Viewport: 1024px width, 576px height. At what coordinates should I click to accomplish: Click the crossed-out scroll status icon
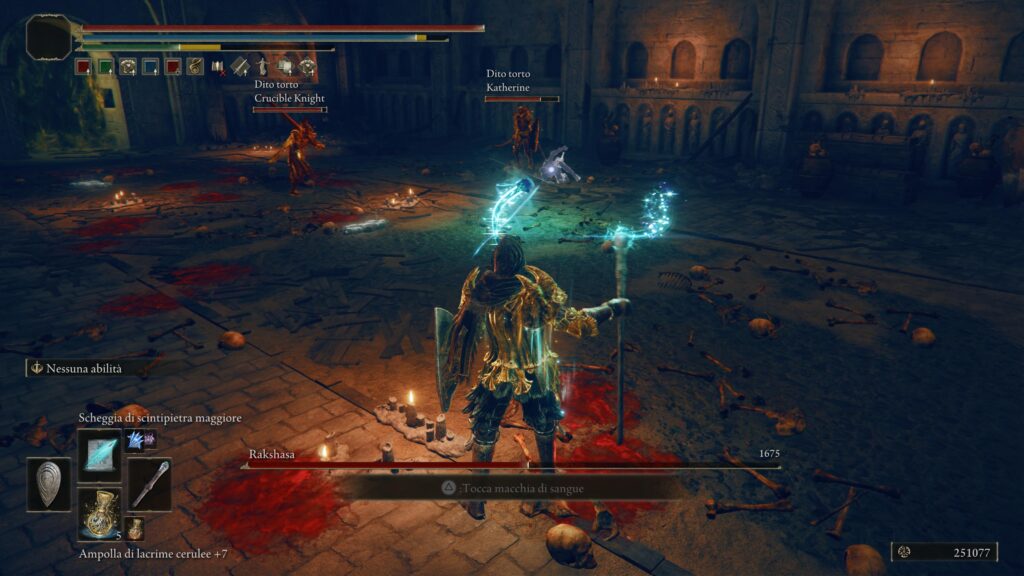(217, 67)
